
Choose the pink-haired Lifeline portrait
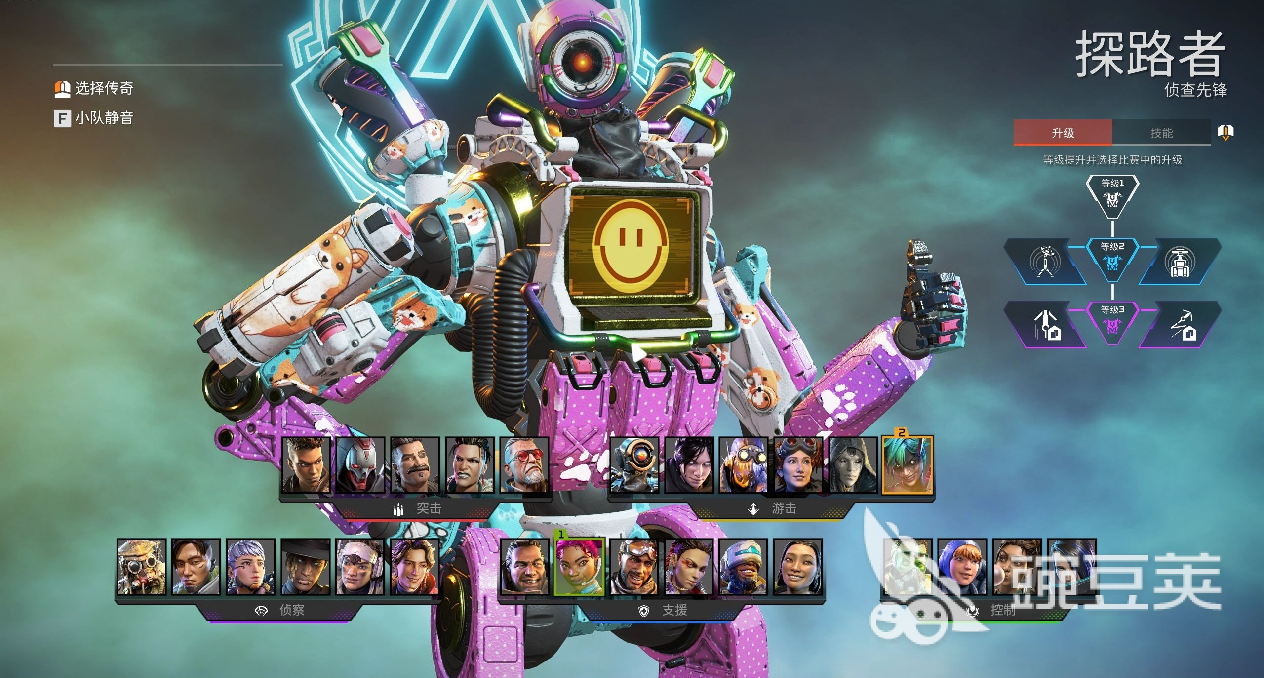pos(579,567)
